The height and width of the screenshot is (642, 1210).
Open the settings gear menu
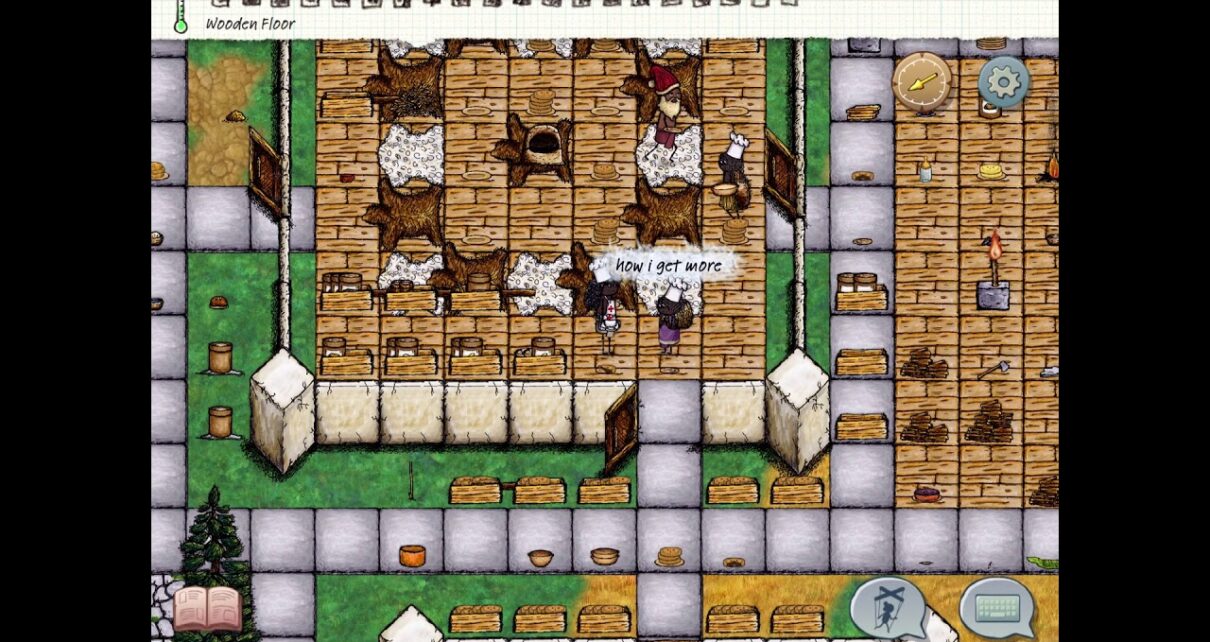point(1003,82)
